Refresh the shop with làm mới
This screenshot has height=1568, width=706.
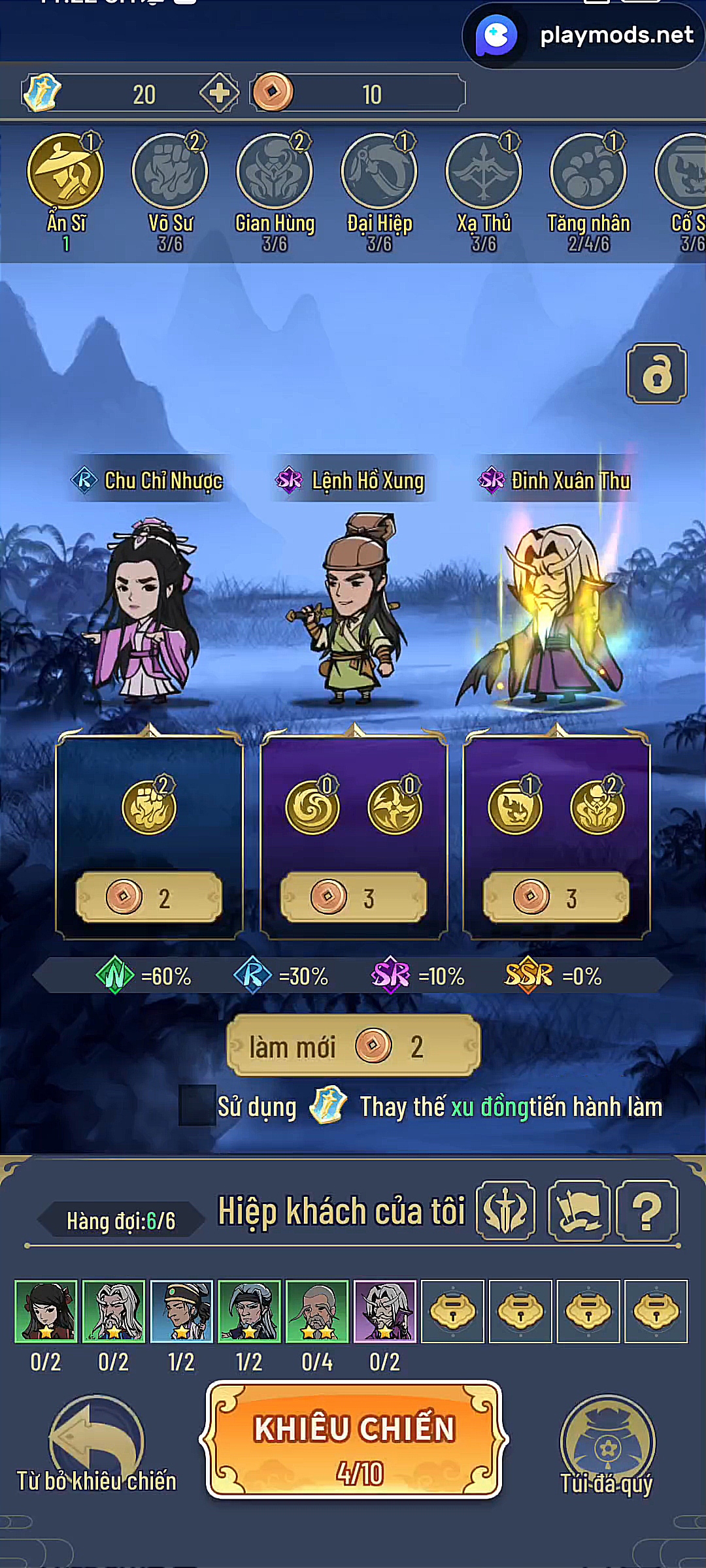point(353,1047)
